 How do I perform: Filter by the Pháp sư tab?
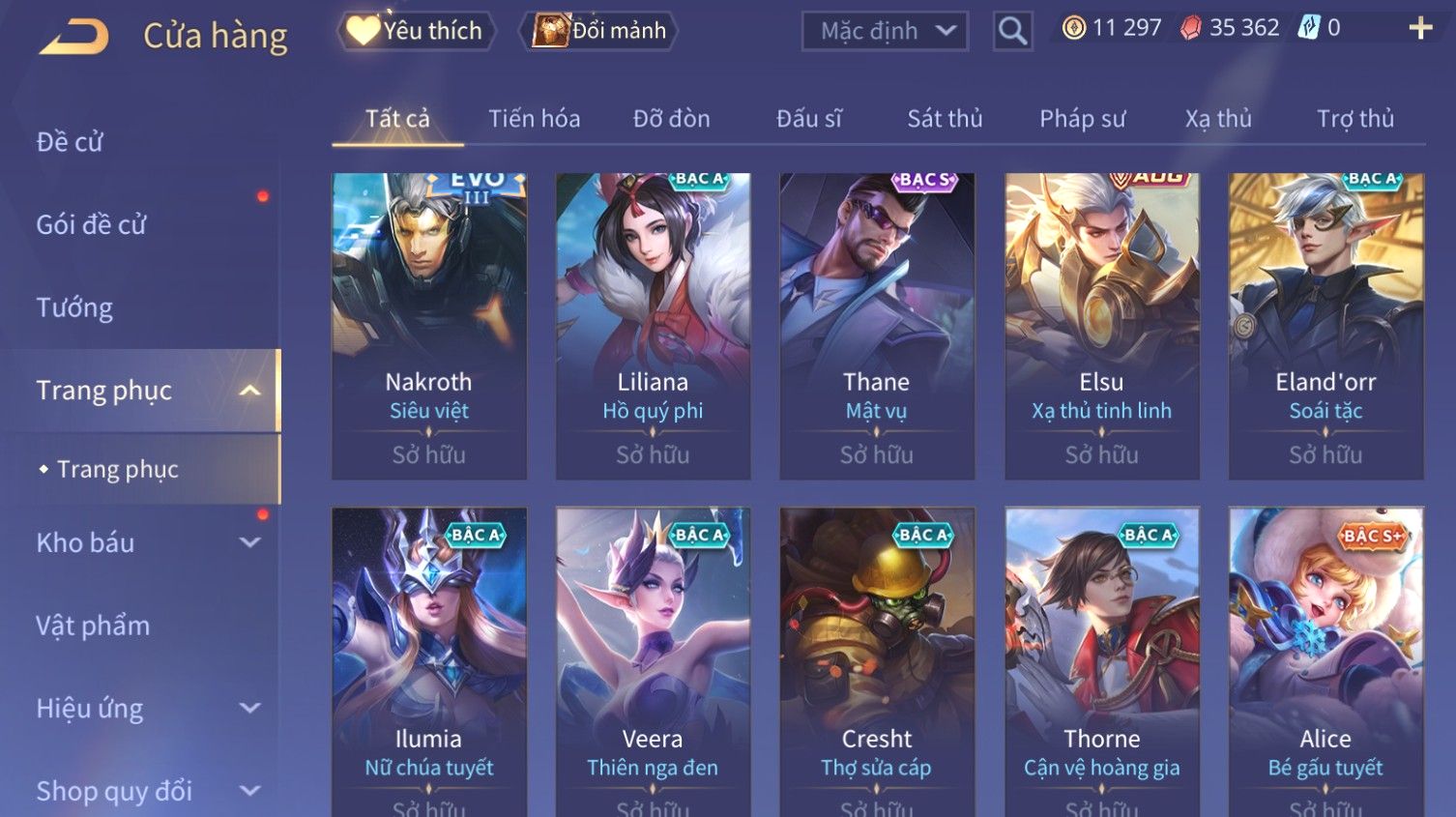(1082, 119)
